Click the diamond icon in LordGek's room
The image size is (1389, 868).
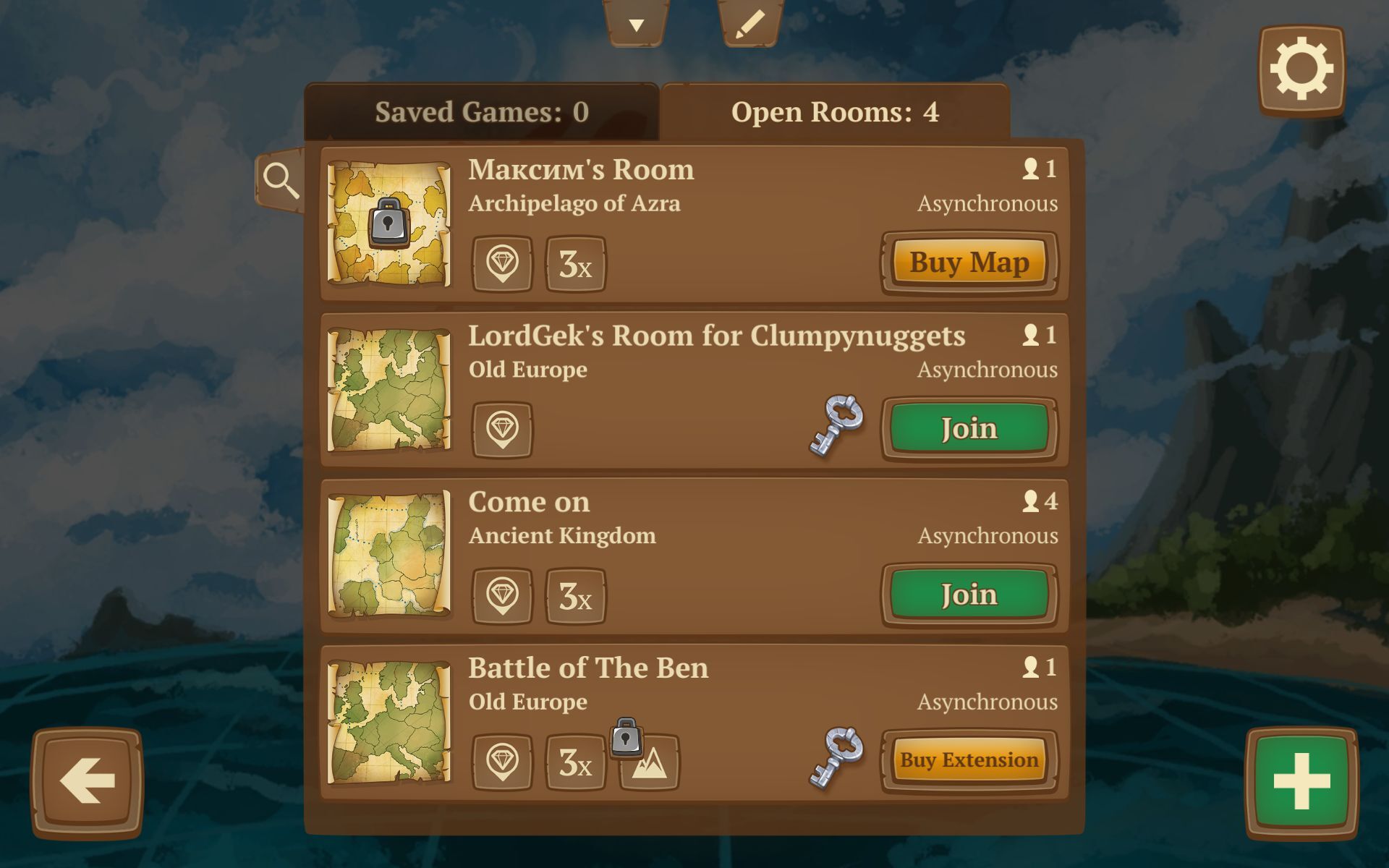click(502, 430)
